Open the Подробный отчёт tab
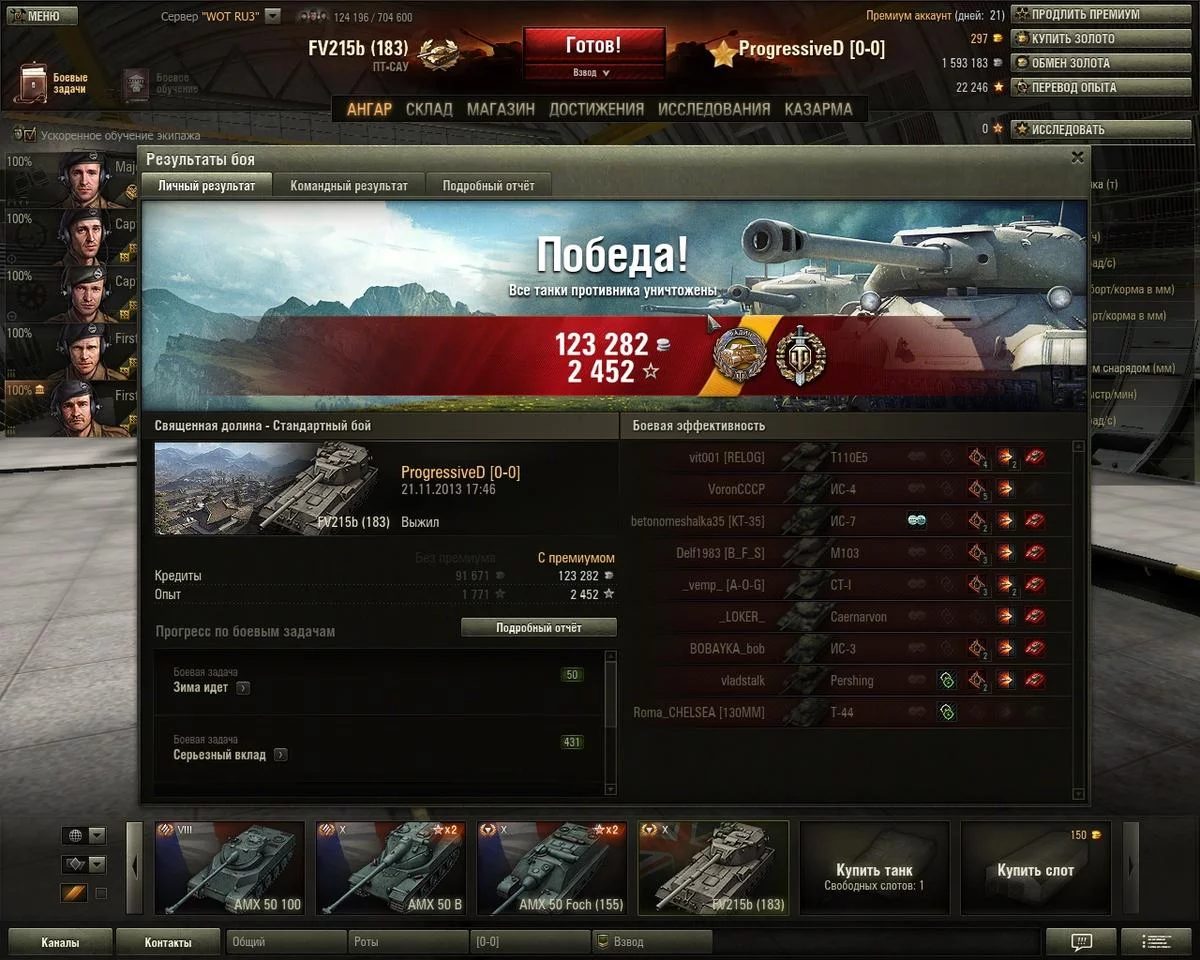Image resolution: width=1200 pixels, height=960 pixels. click(488, 186)
